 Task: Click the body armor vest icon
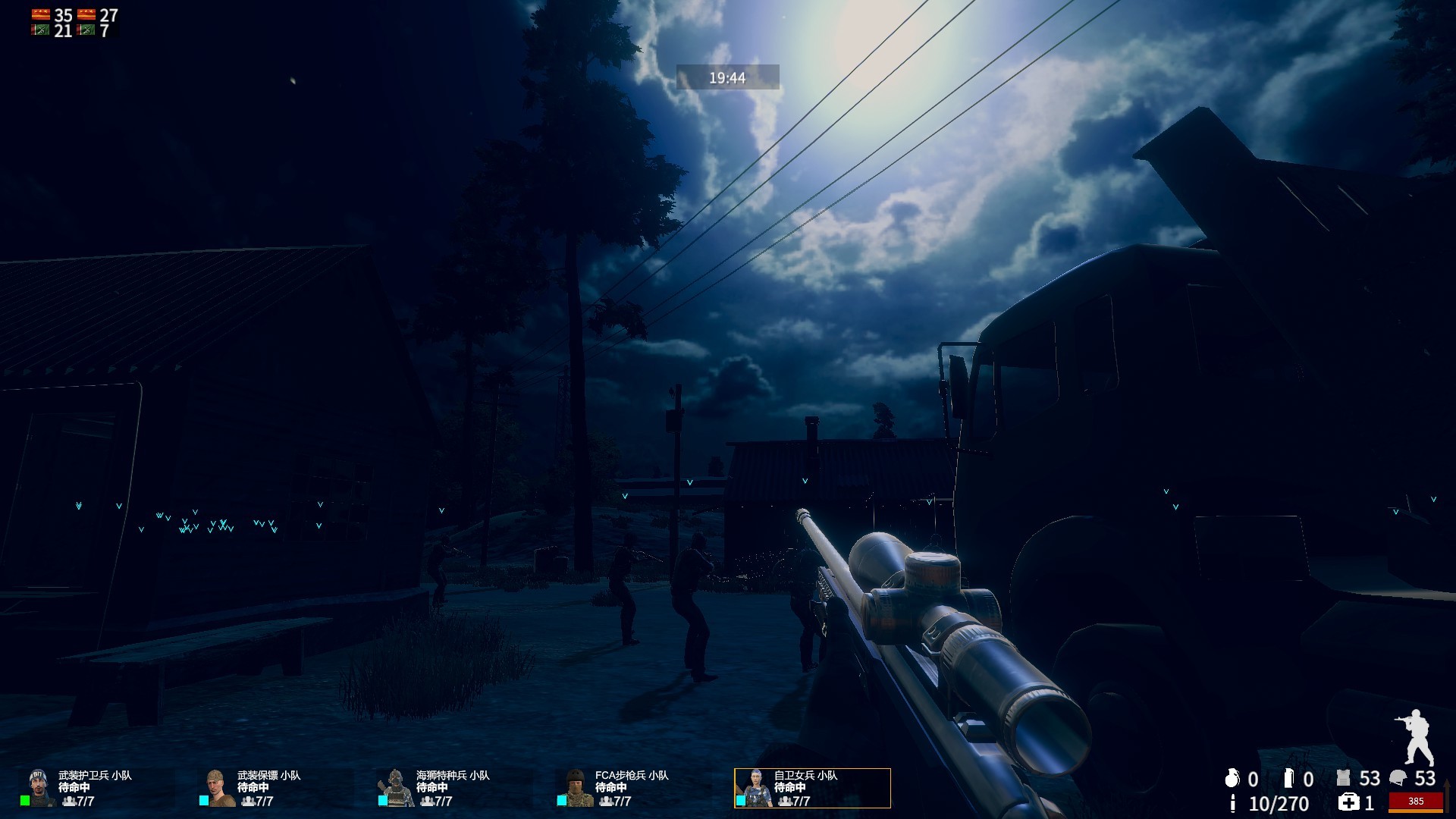pyautogui.click(x=1344, y=778)
